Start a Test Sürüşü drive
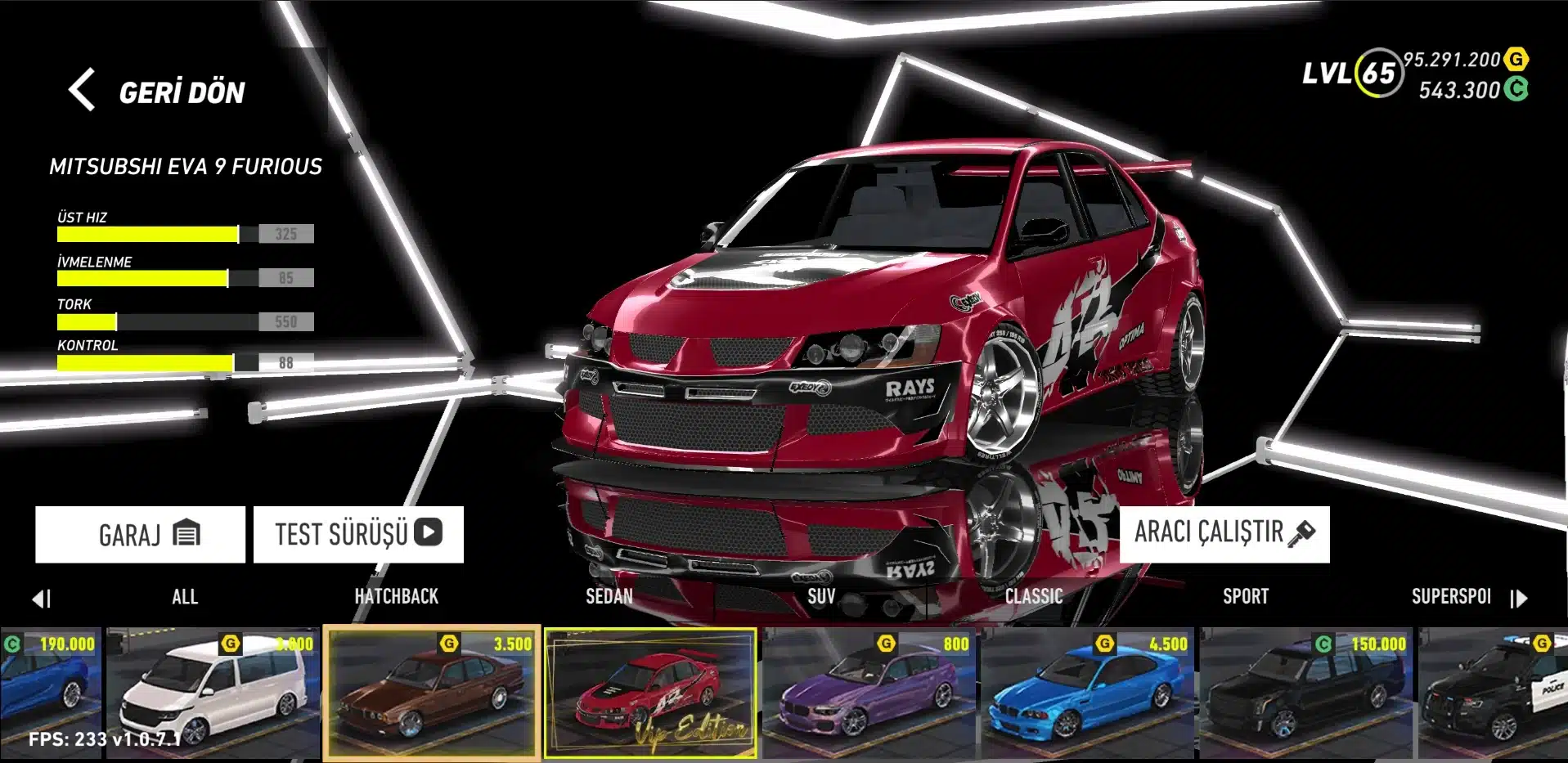Image resolution: width=1568 pixels, height=763 pixels. (358, 534)
